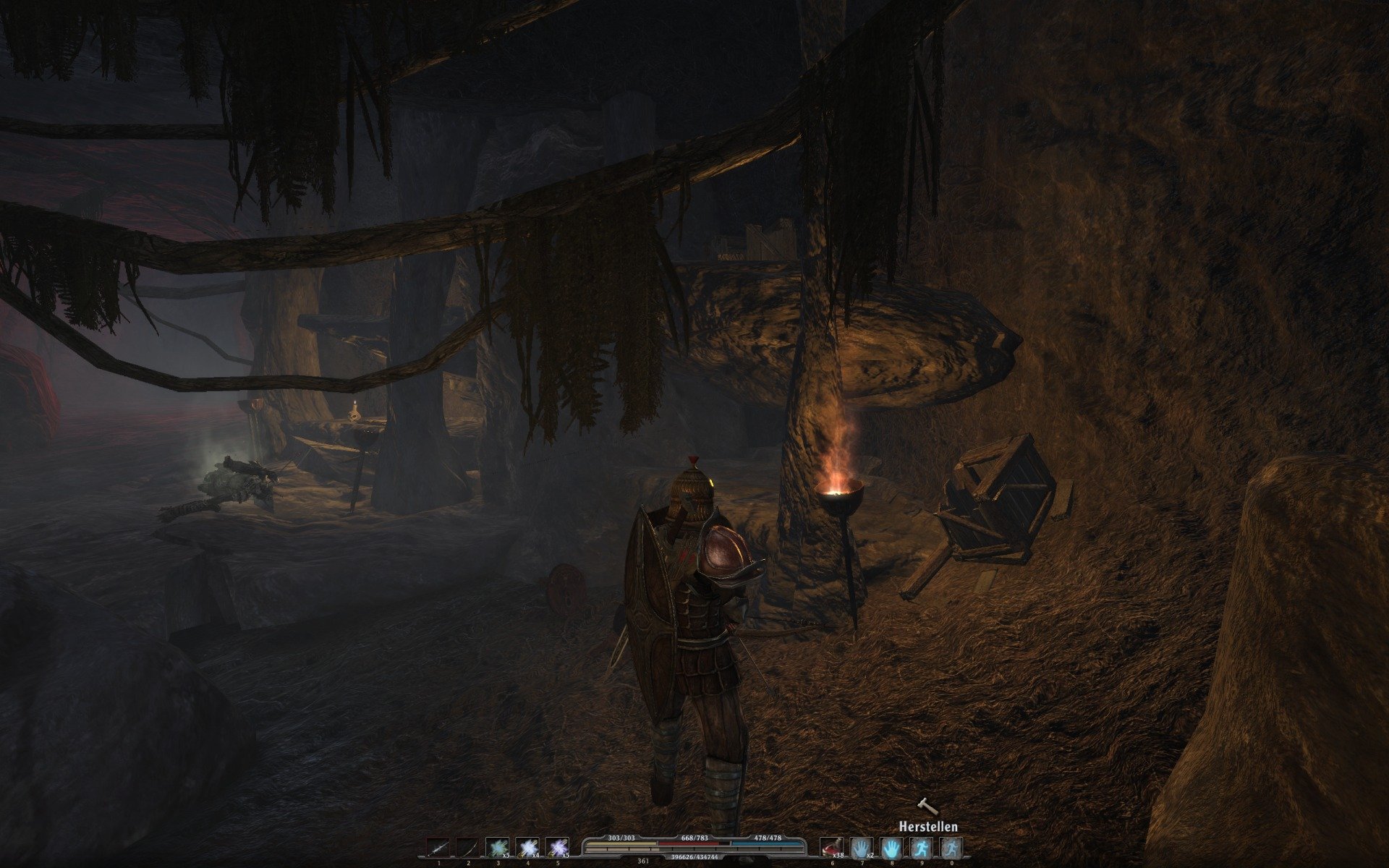Use the purple spell scroll in slot 5

[557, 848]
